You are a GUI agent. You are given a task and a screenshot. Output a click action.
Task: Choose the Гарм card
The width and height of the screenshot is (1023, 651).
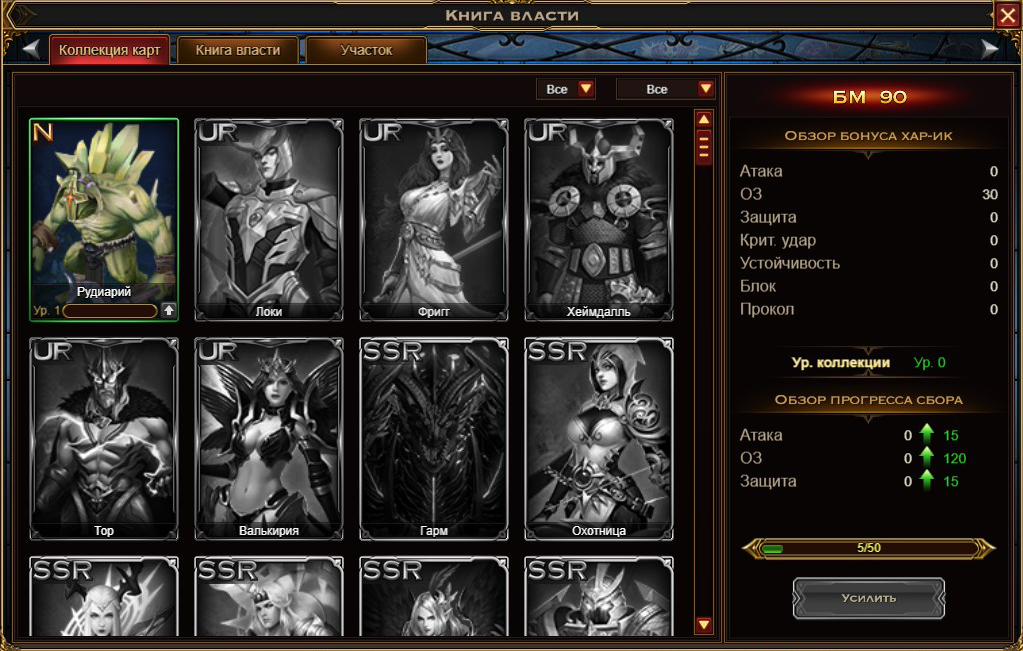pos(433,438)
